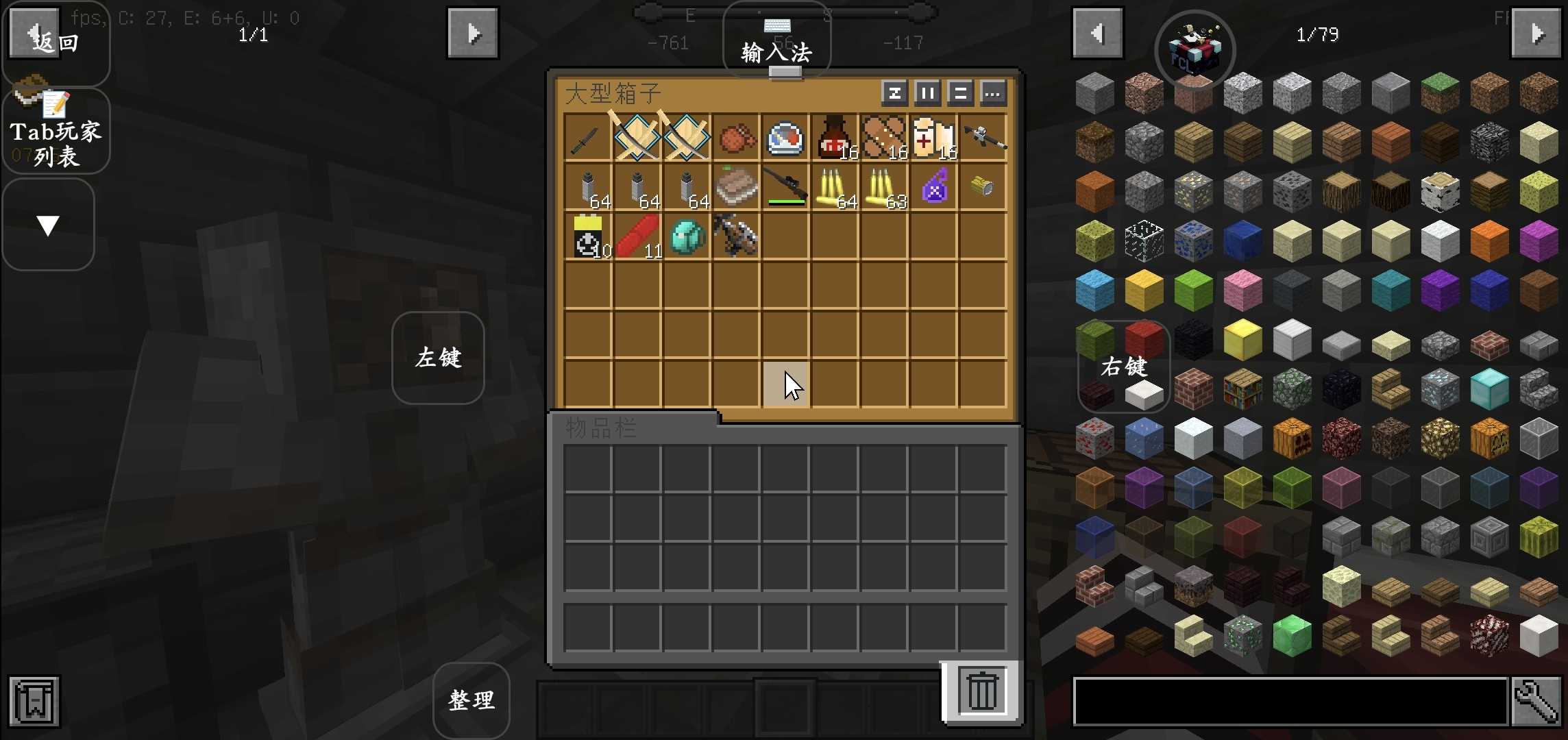Open the 输入法 keyboard input button
The image size is (1568, 740).
(x=776, y=42)
